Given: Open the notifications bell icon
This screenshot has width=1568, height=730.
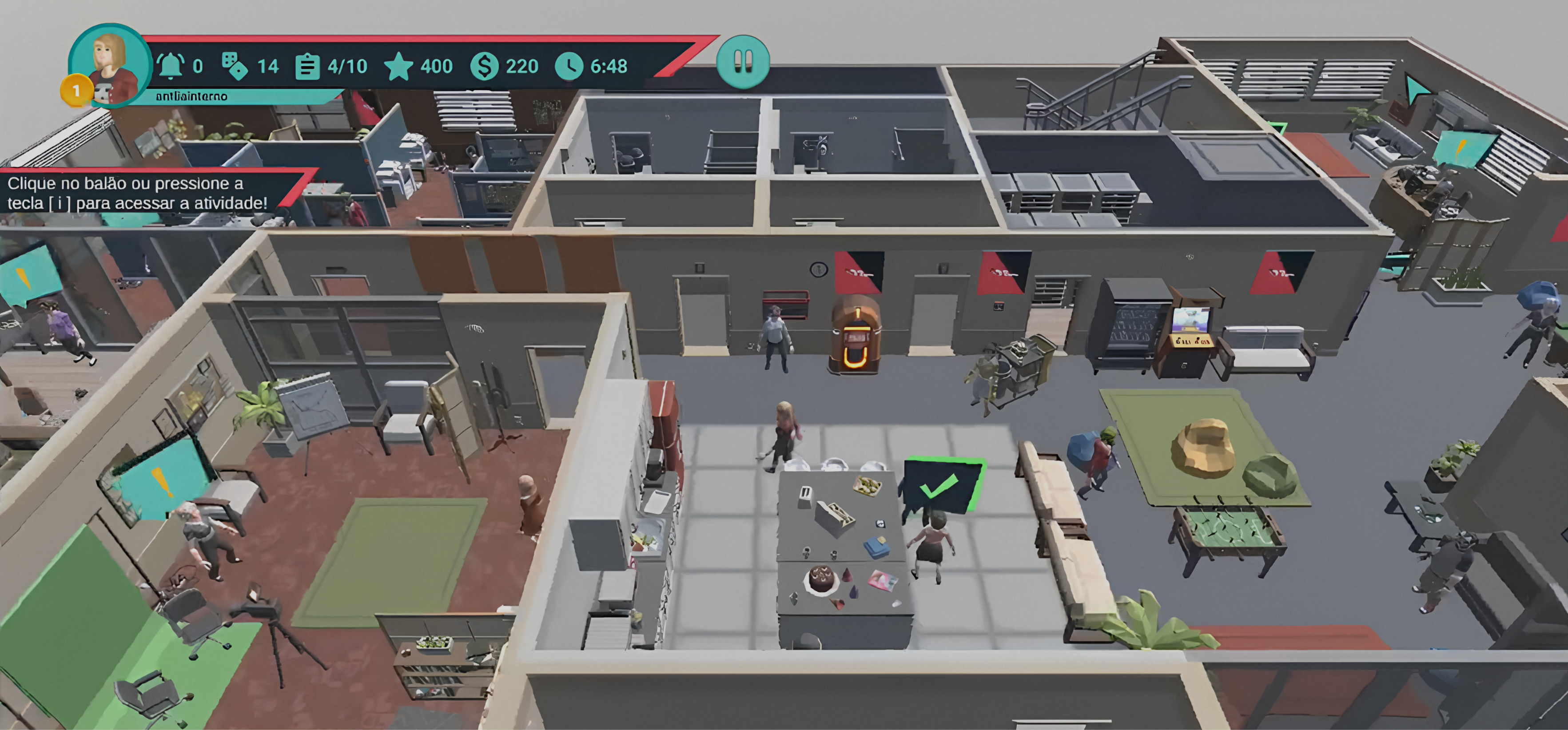Looking at the screenshot, I should pos(171,66).
